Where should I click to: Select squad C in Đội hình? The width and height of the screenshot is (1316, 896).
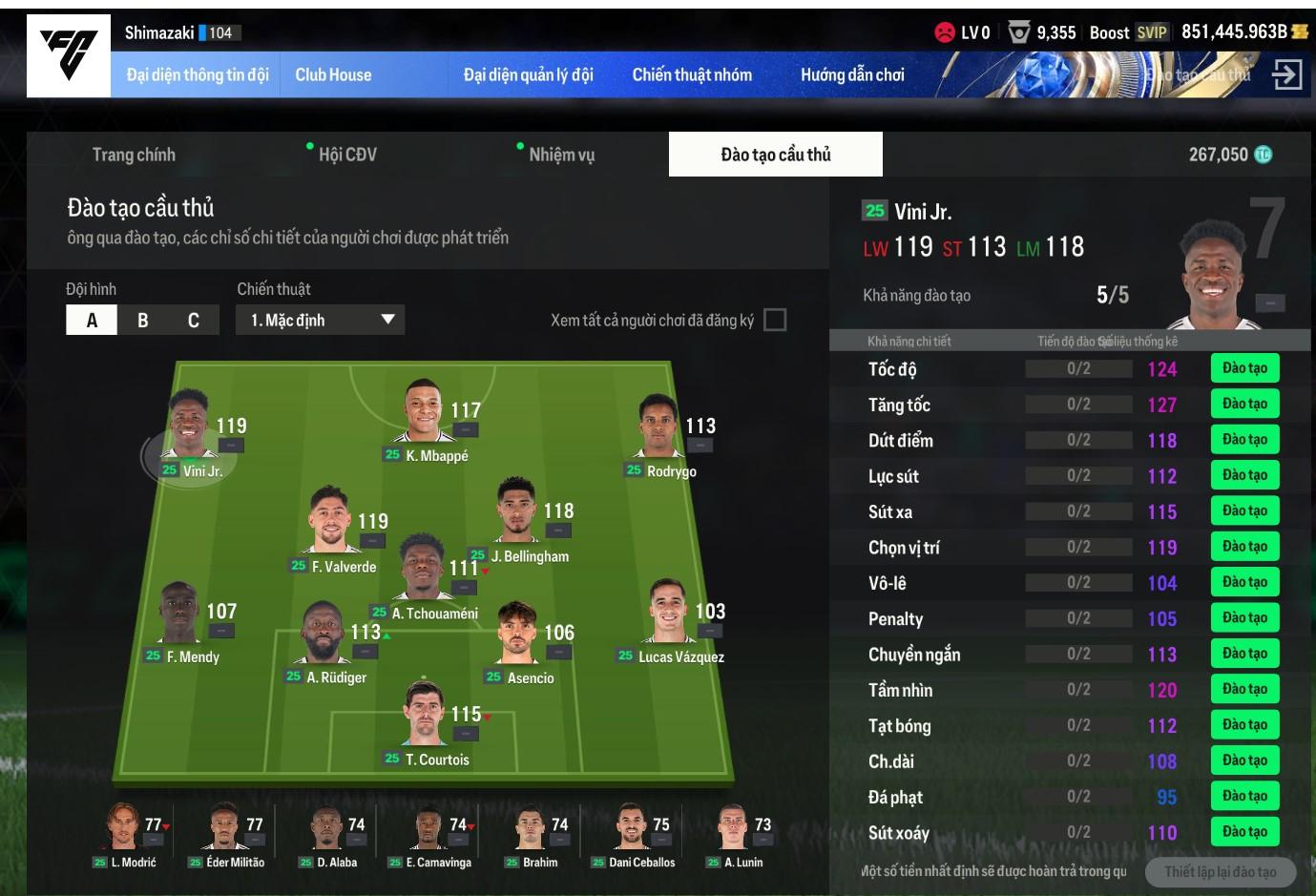tap(194, 321)
